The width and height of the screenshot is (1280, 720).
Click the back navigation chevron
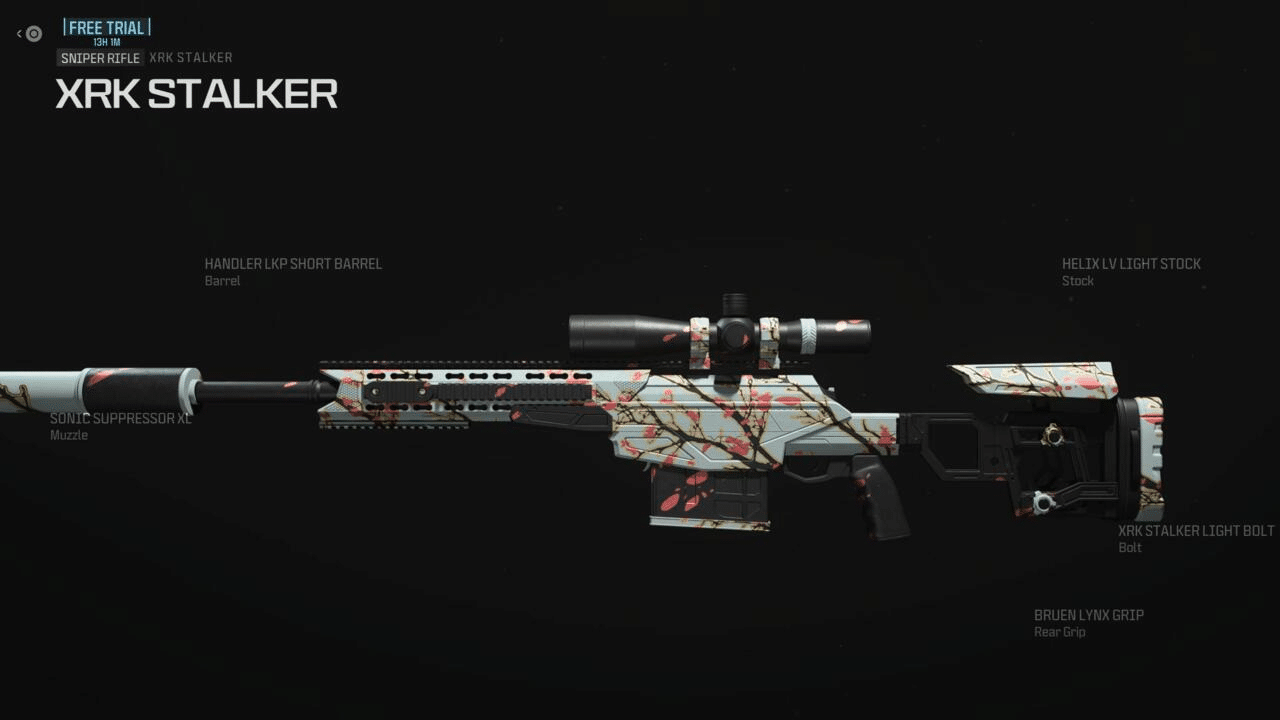pos(18,33)
